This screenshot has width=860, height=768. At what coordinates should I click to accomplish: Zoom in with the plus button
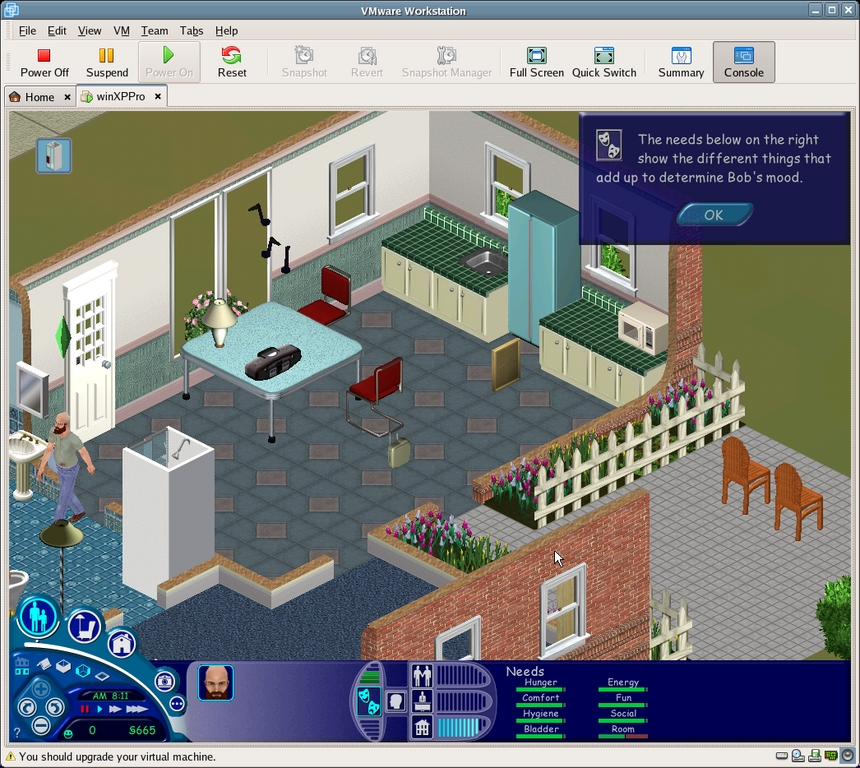click(x=41, y=689)
